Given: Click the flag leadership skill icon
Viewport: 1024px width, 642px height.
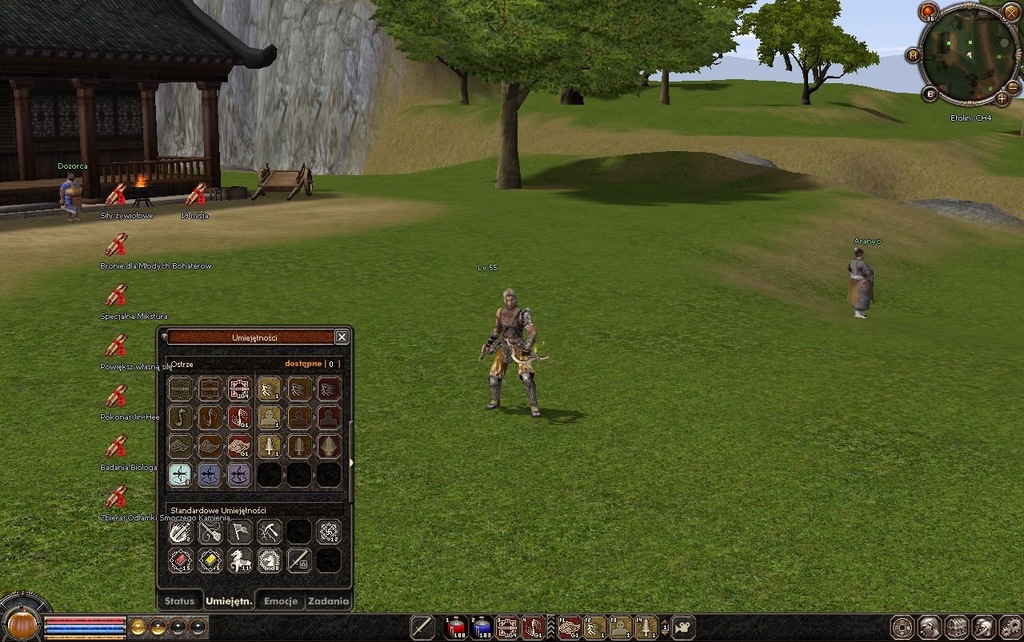Looking at the screenshot, I should click(239, 532).
